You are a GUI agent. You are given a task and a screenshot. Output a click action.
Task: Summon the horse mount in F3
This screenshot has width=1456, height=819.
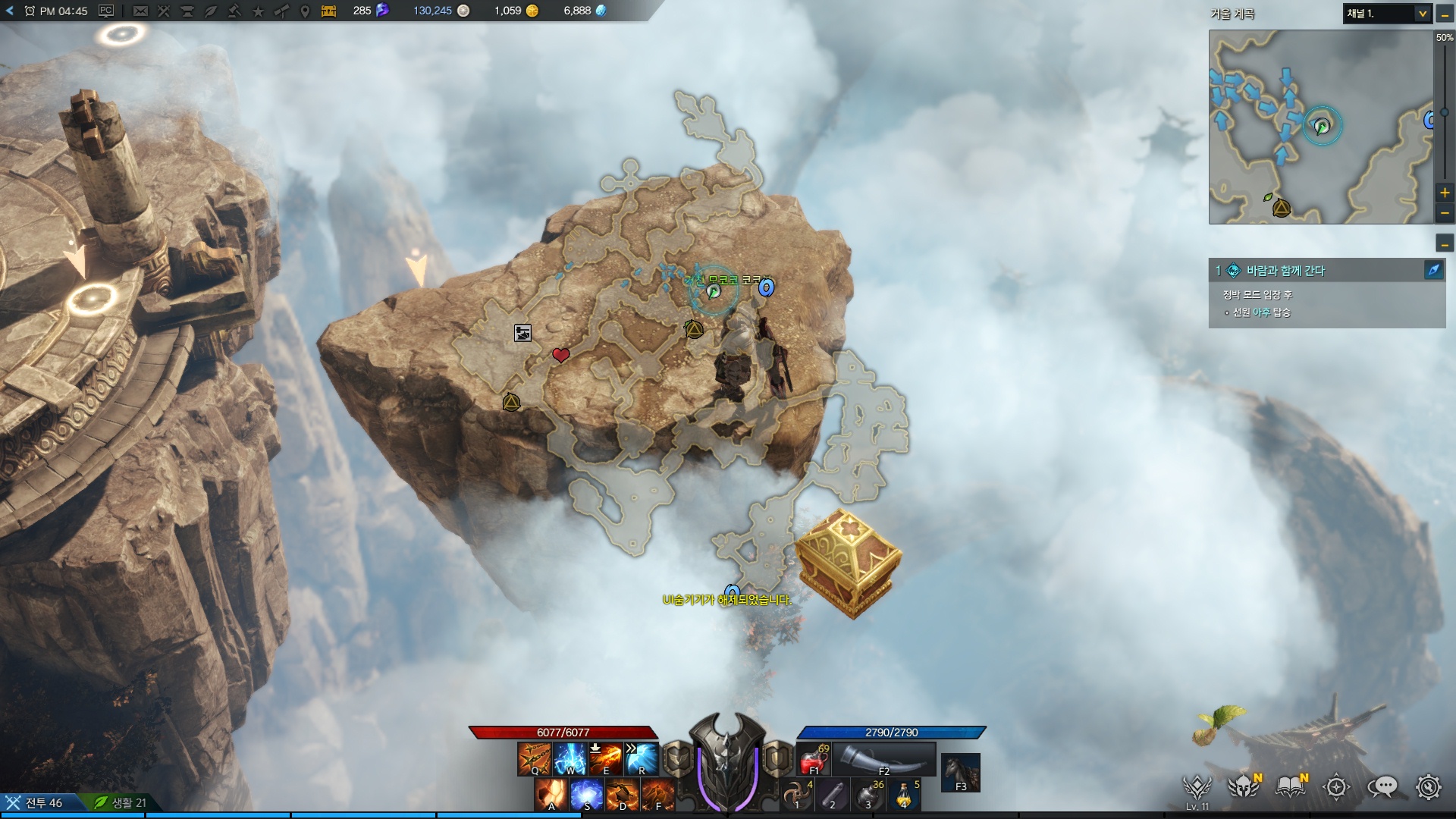[x=961, y=772]
